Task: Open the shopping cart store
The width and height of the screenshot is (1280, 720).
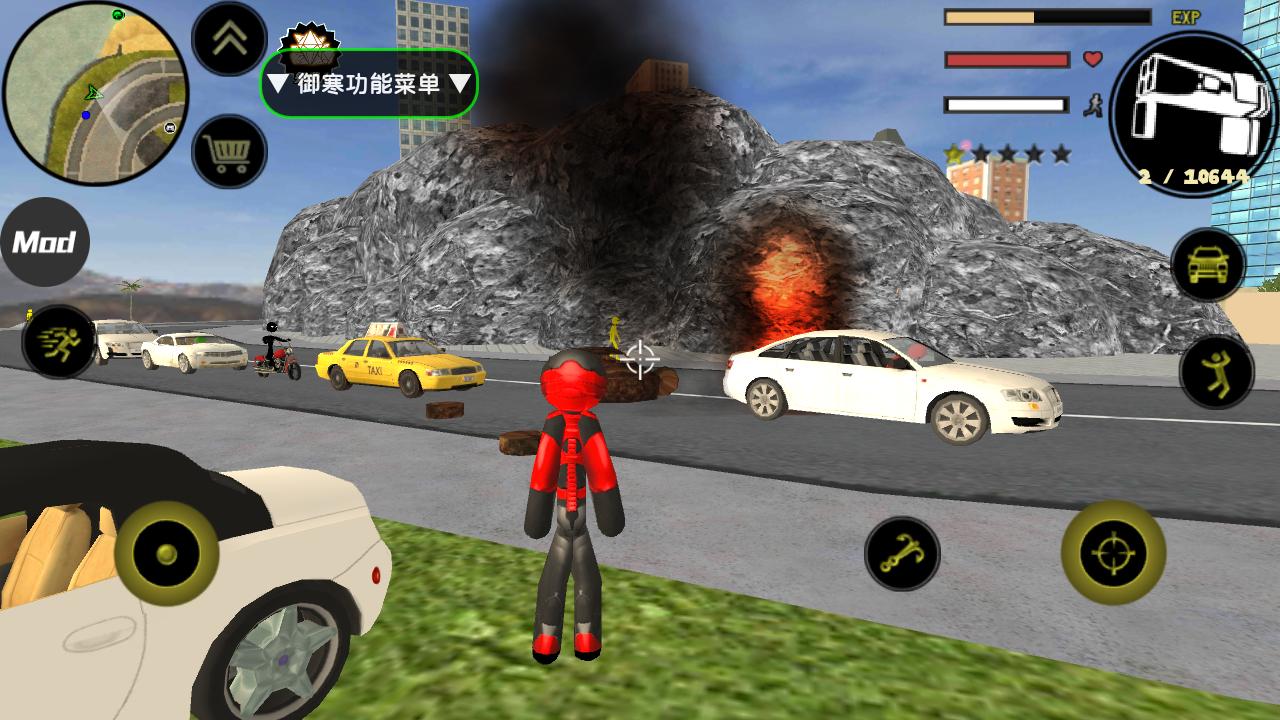Action: (229, 152)
